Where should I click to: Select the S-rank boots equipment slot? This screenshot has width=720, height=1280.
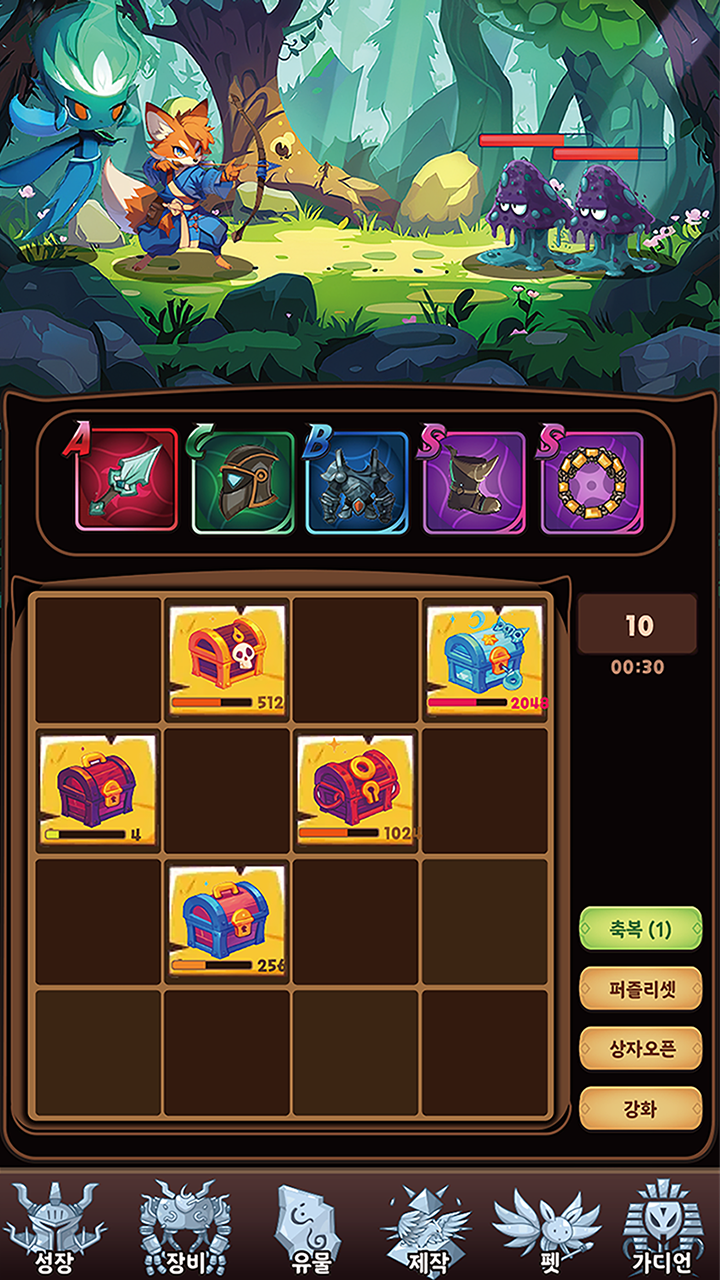coord(475,482)
